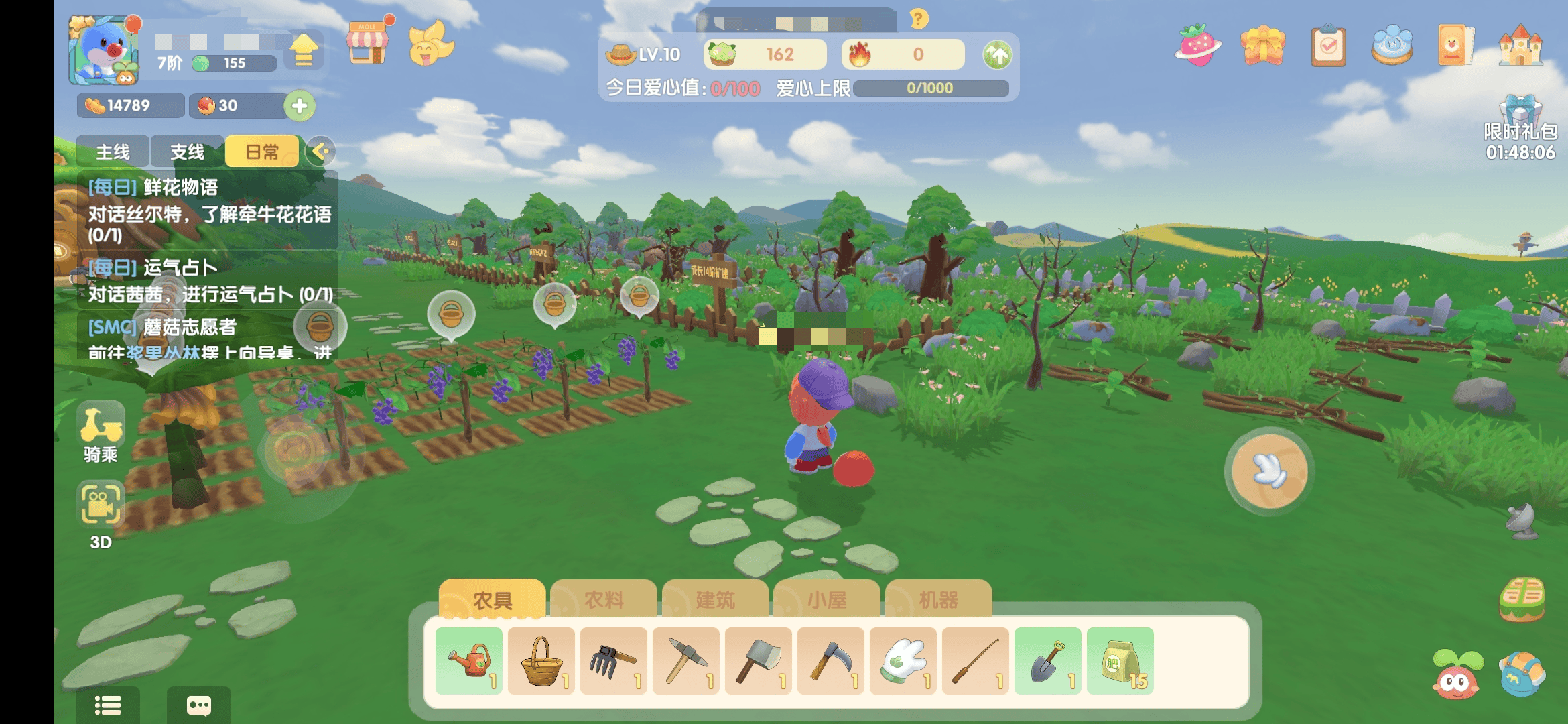Switch to the 主线 quest tab
This screenshot has width=1568, height=724.
pyautogui.click(x=113, y=152)
